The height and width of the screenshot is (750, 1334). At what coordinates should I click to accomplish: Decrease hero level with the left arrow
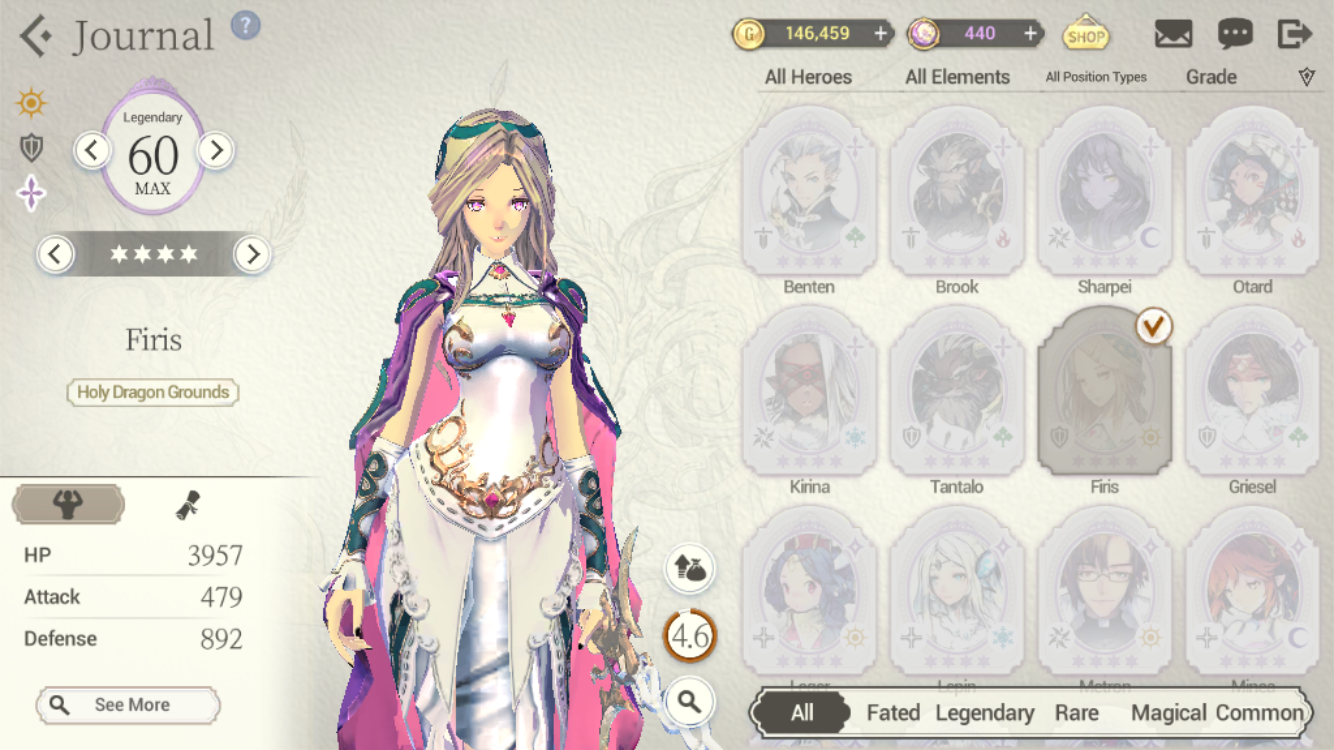click(92, 151)
